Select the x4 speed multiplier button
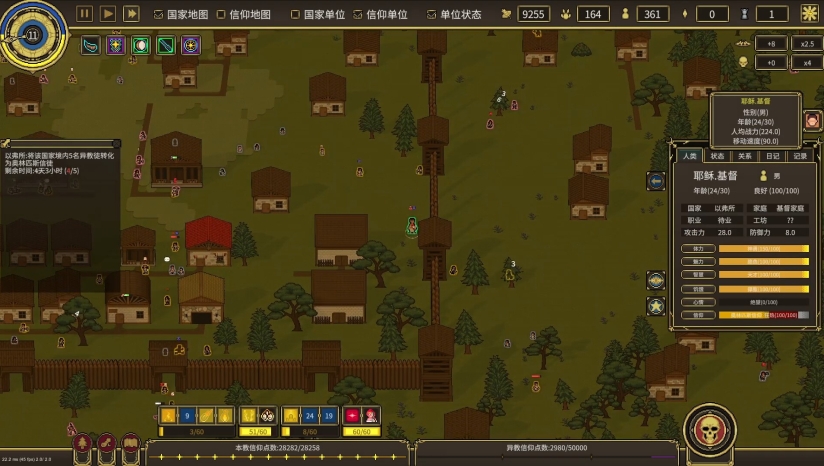The height and width of the screenshot is (466, 824). (806, 62)
